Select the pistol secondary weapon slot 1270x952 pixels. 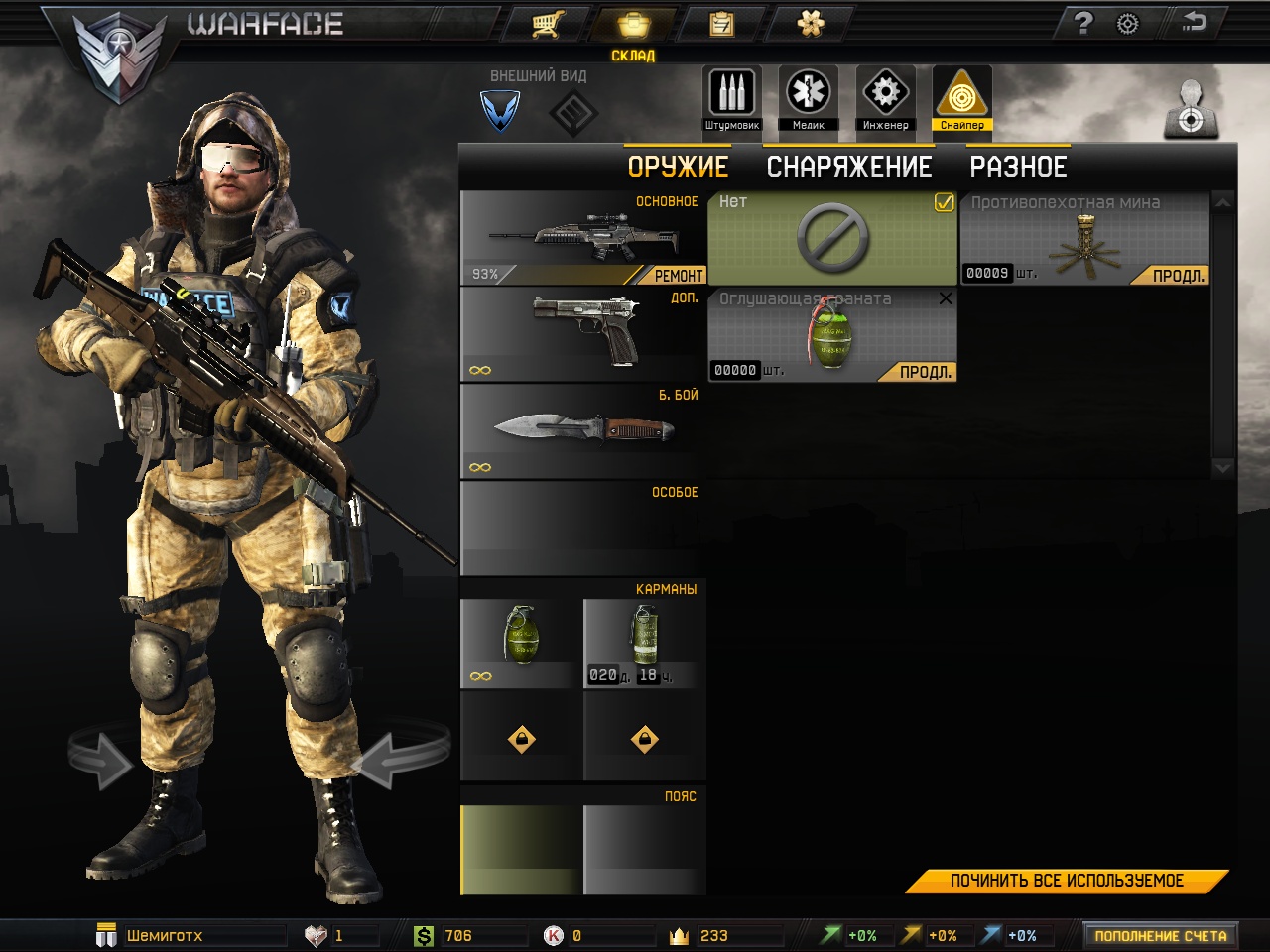(x=583, y=334)
